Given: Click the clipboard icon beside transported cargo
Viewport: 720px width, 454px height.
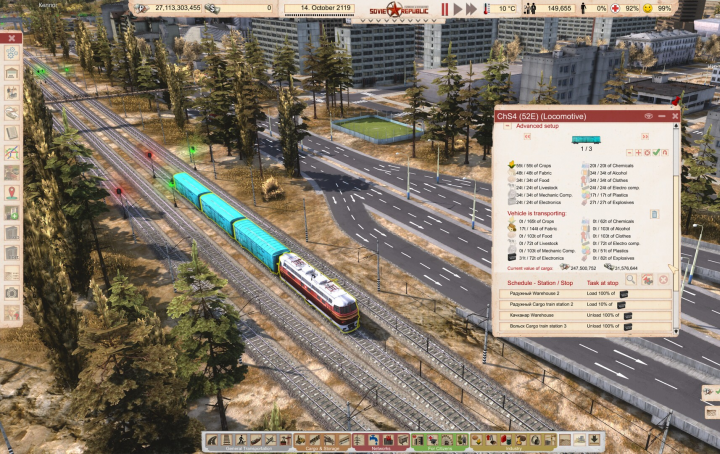Looking at the screenshot, I should tap(654, 214).
